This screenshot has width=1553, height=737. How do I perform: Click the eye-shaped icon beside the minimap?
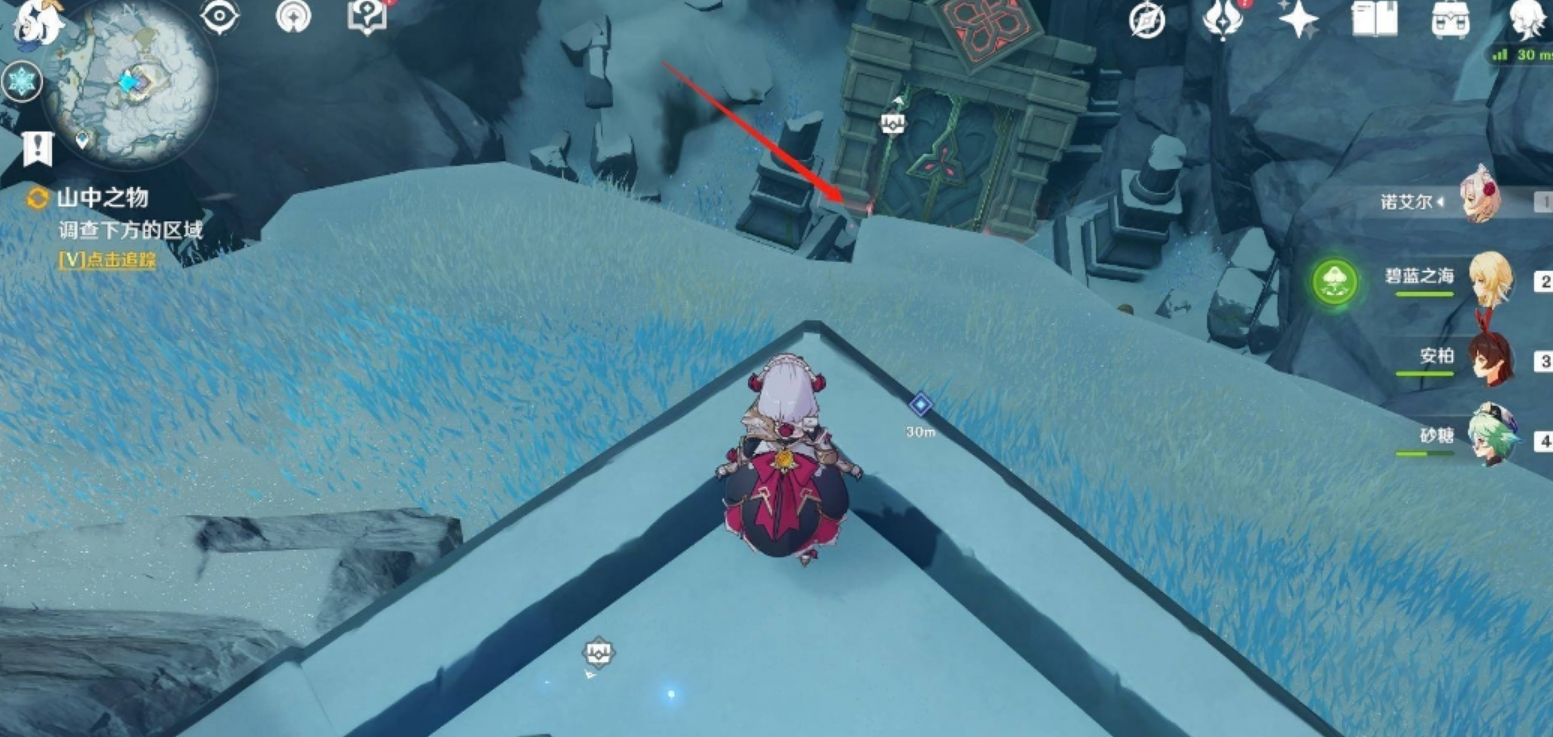219,17
